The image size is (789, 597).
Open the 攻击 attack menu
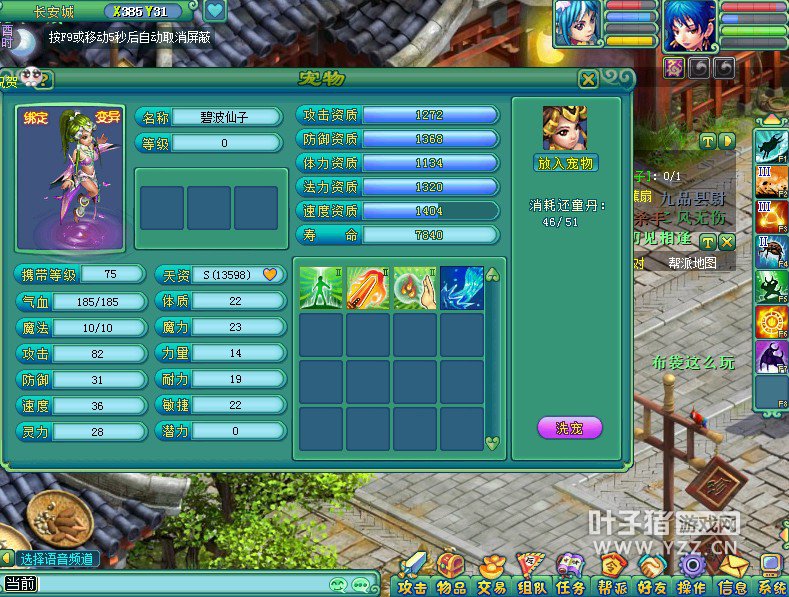tap(412, 574)
